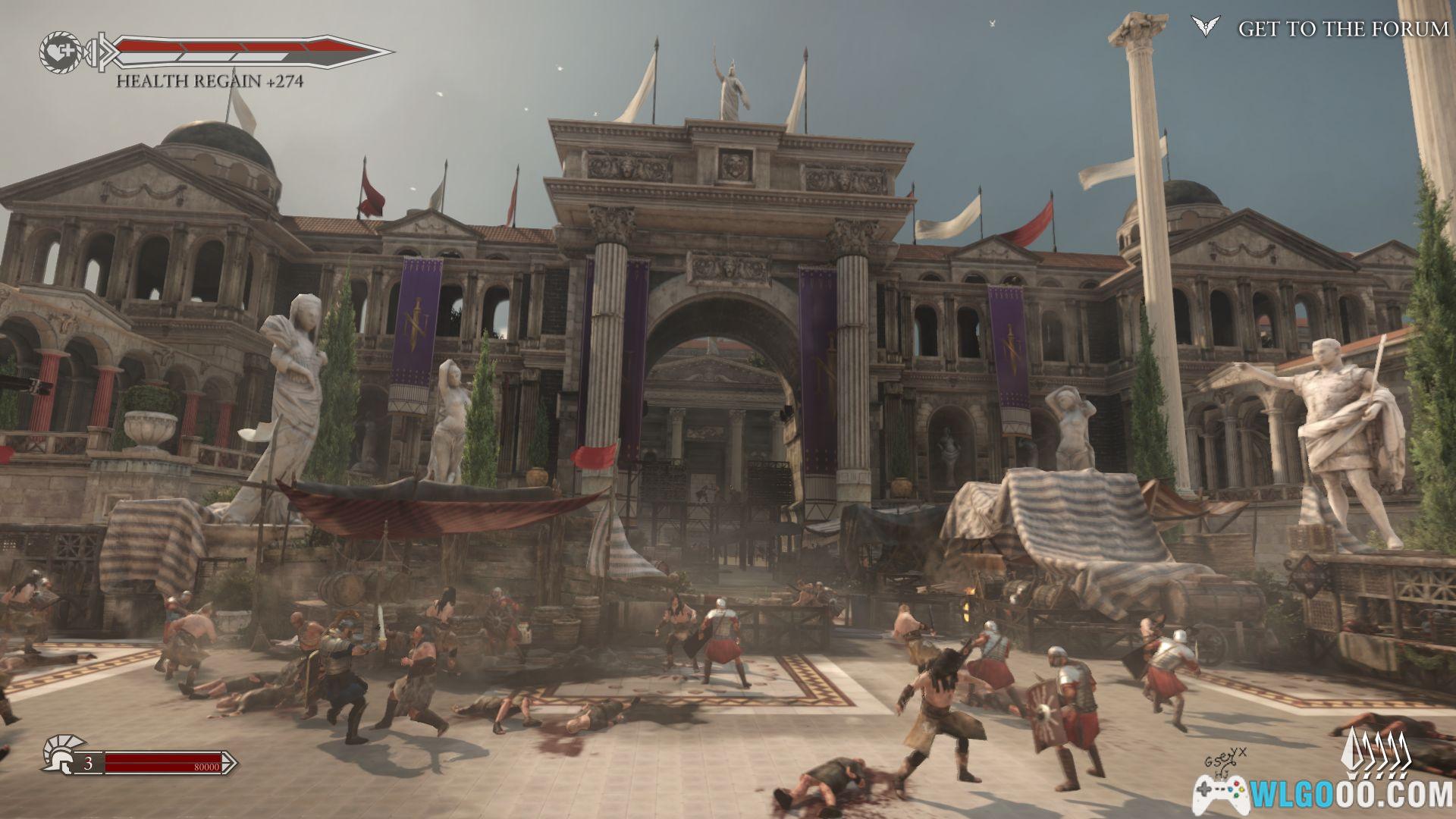
Task: Click the Get to the Forum objective
Action: (1342, 29)
